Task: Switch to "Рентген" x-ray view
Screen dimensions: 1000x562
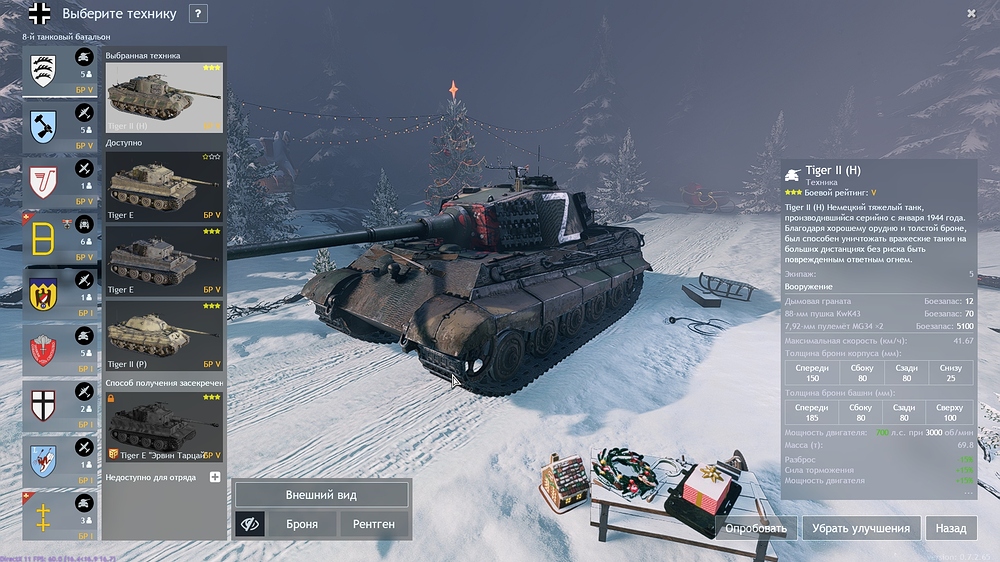Action: (x=374, y=523)
